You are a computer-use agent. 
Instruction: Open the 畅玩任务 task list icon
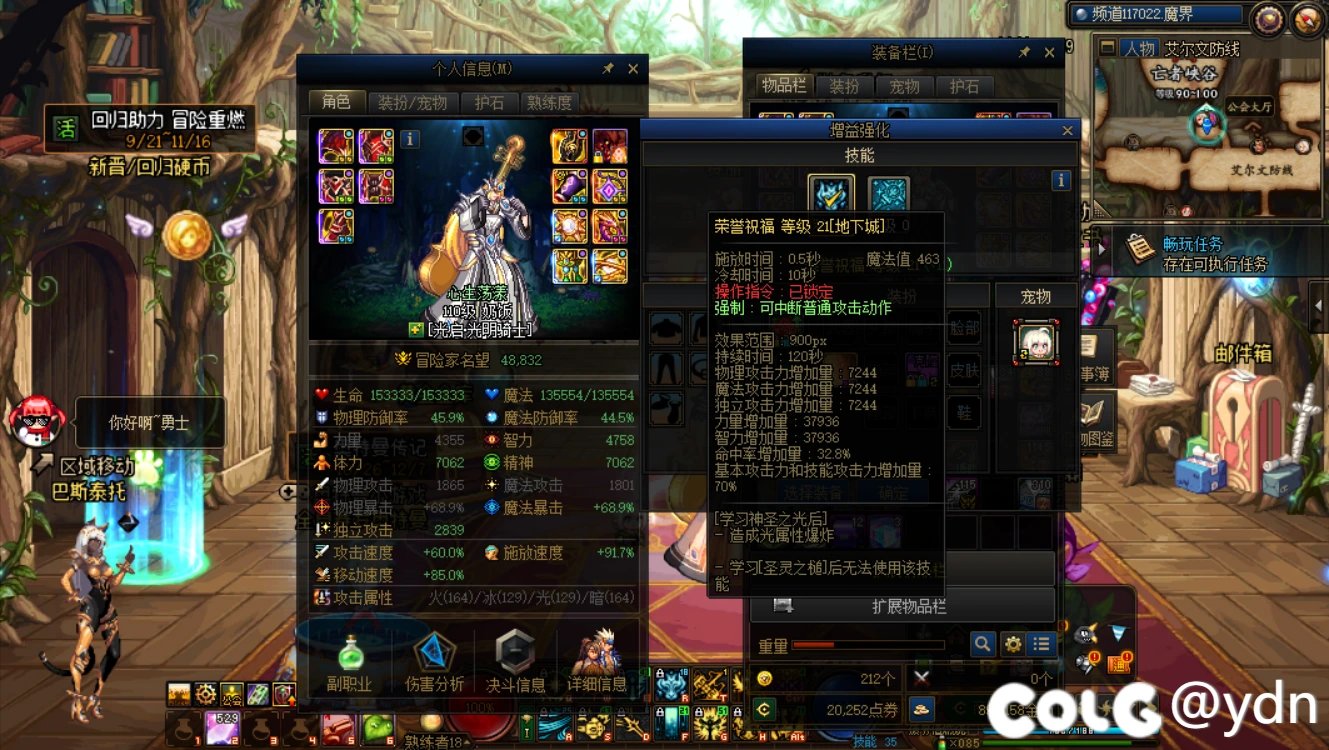click(1141, 248)
